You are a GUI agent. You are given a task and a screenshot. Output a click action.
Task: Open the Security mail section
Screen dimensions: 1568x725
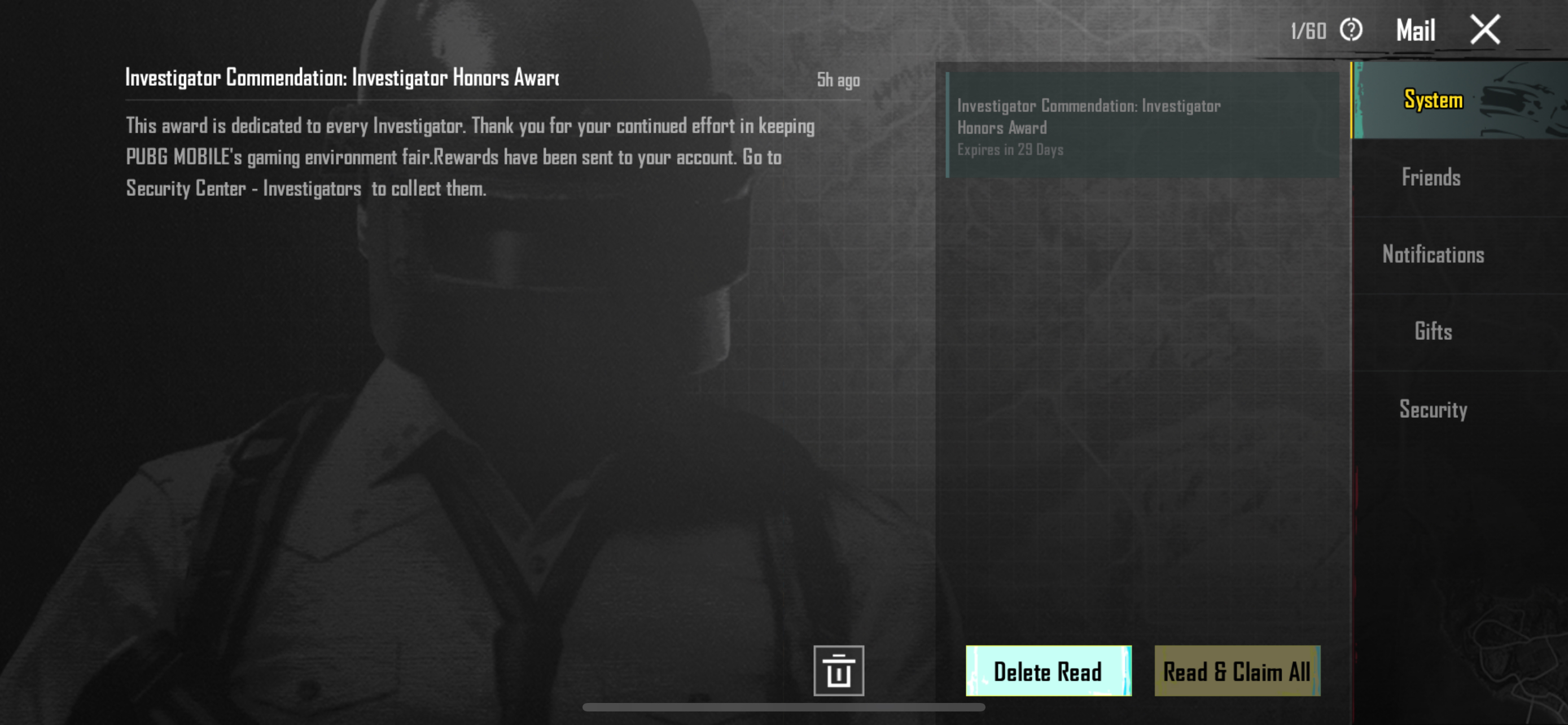[1434, 410]
